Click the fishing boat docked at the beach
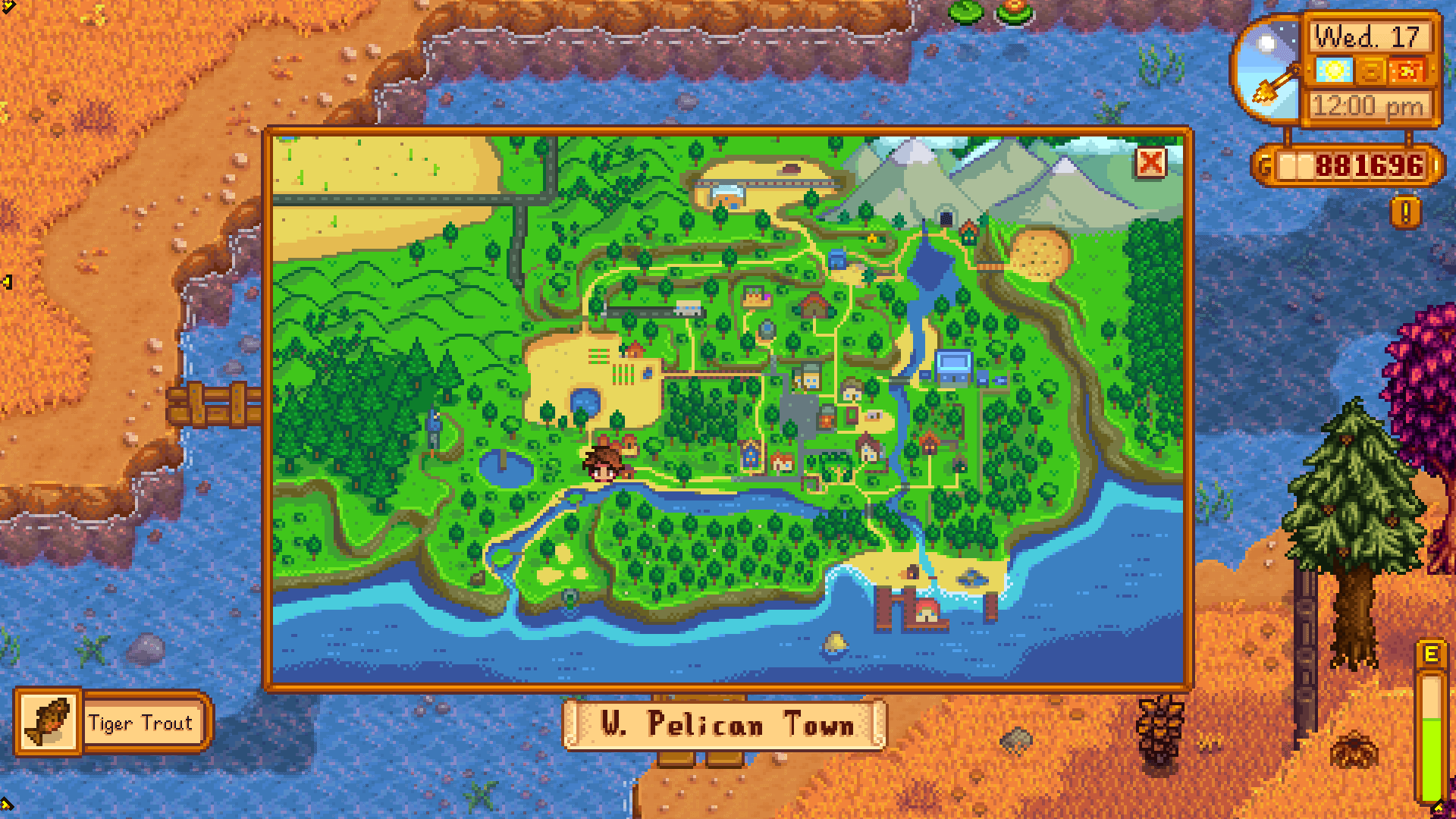 [973, 576]
